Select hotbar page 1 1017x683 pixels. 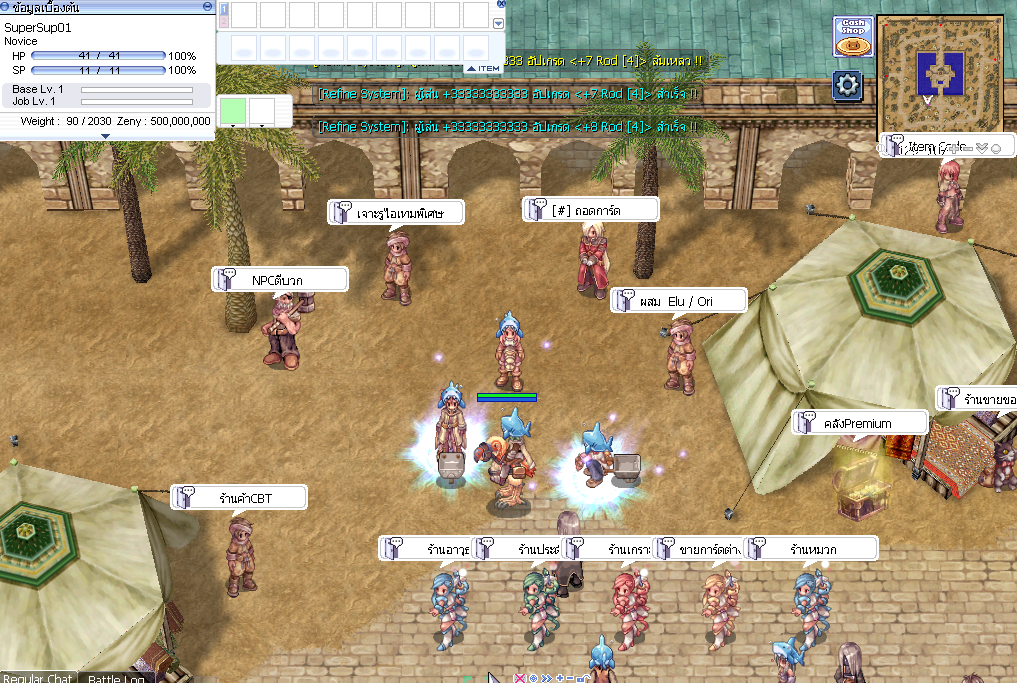(x=224, y=9)
